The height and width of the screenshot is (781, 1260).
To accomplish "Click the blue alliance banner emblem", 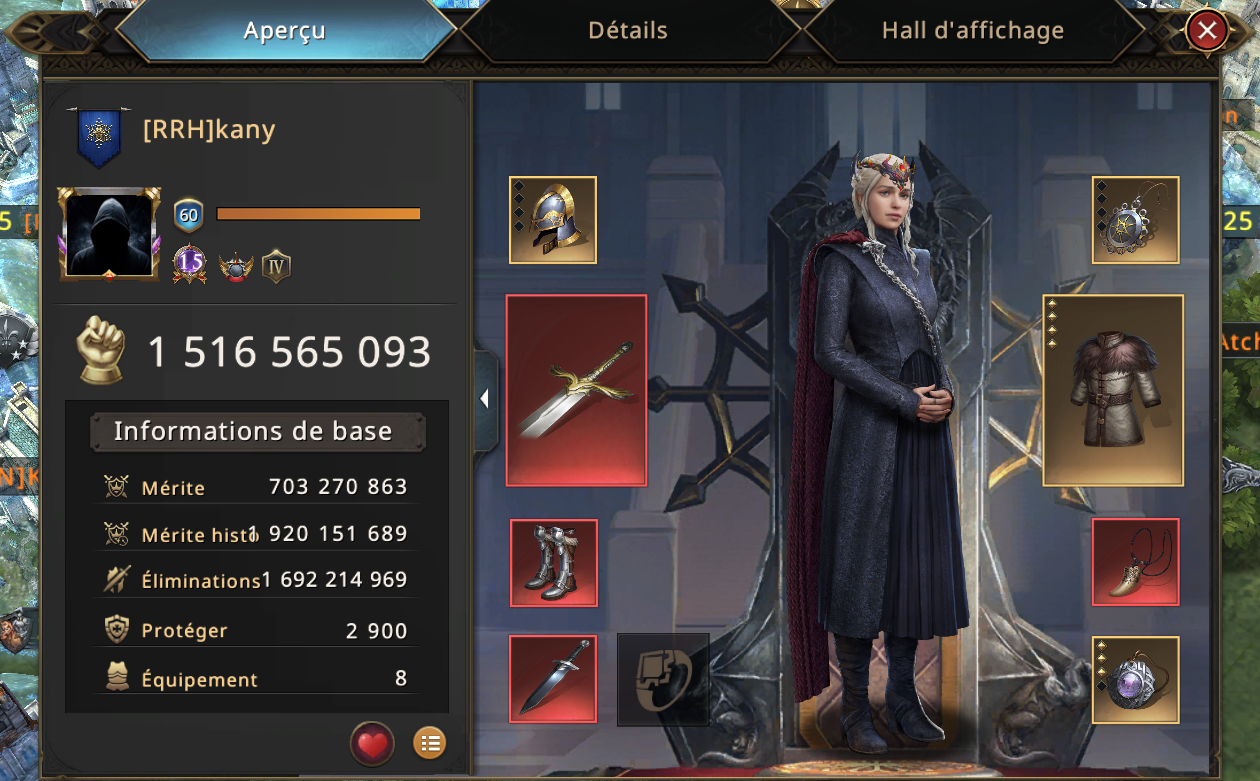I will [x=99, y=135].
